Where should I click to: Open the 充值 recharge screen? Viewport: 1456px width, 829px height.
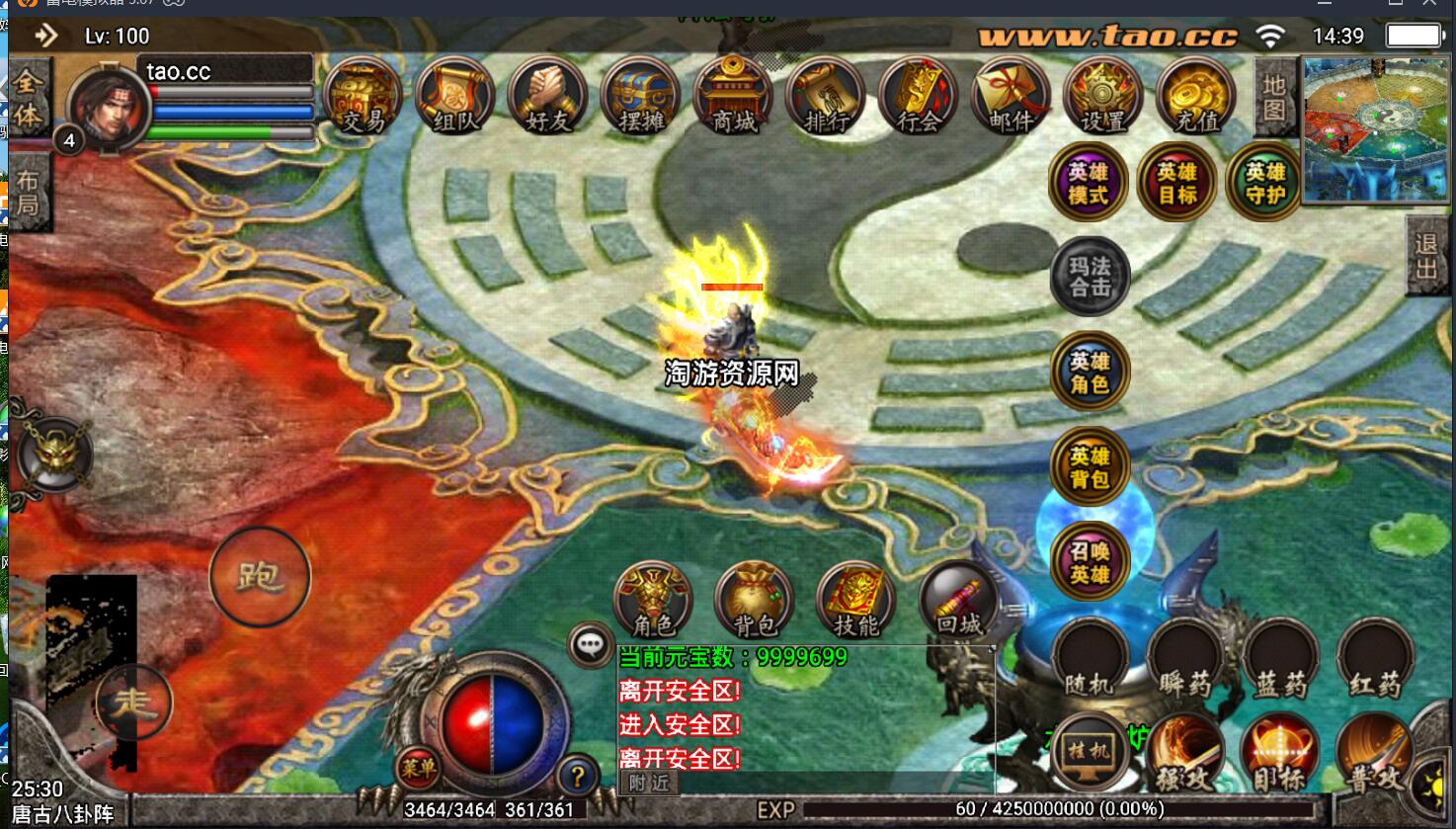pyautogui.click(x=1196, y=97)
